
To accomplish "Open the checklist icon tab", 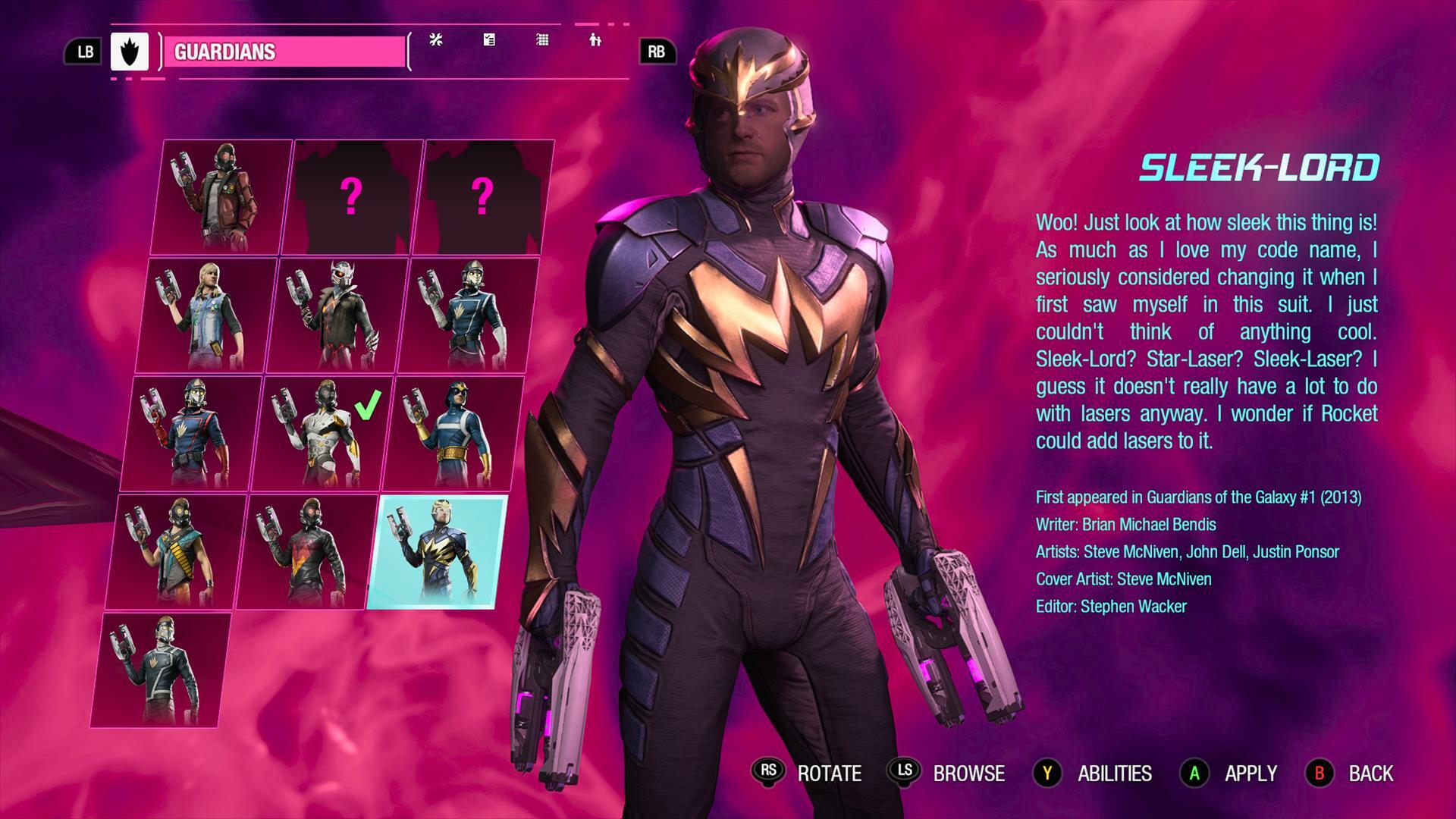I will pyautogui.click(x=489, y=40).
